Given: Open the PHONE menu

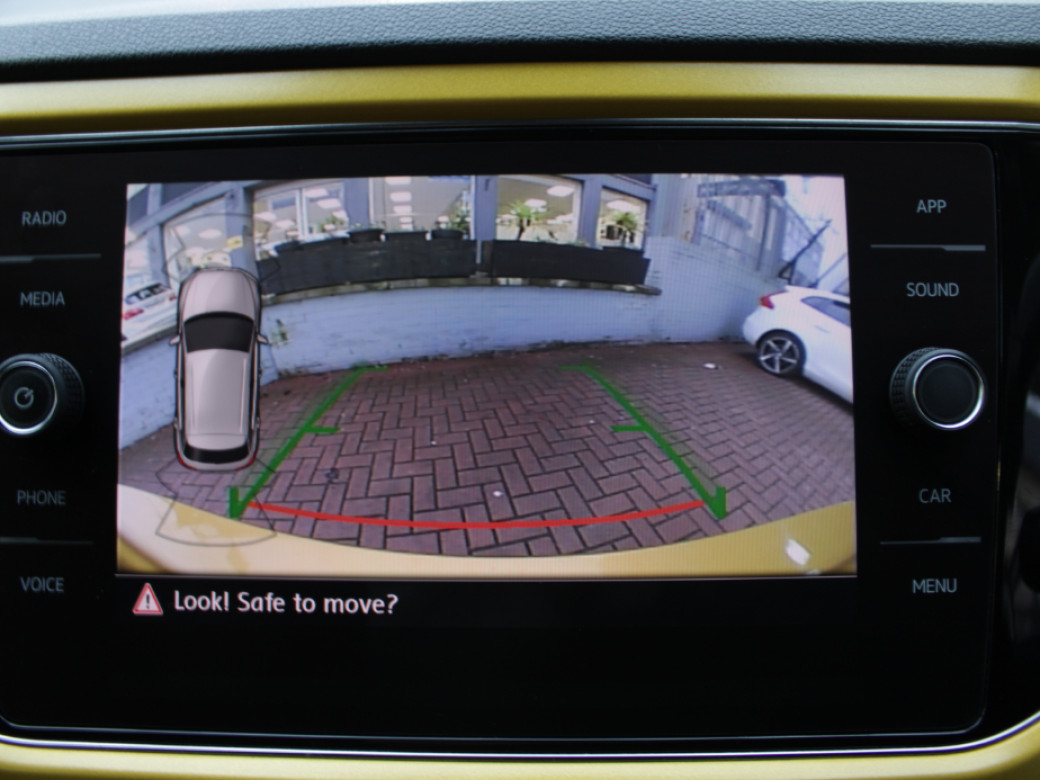Looking at the screenshot, I should click(41, 497).
